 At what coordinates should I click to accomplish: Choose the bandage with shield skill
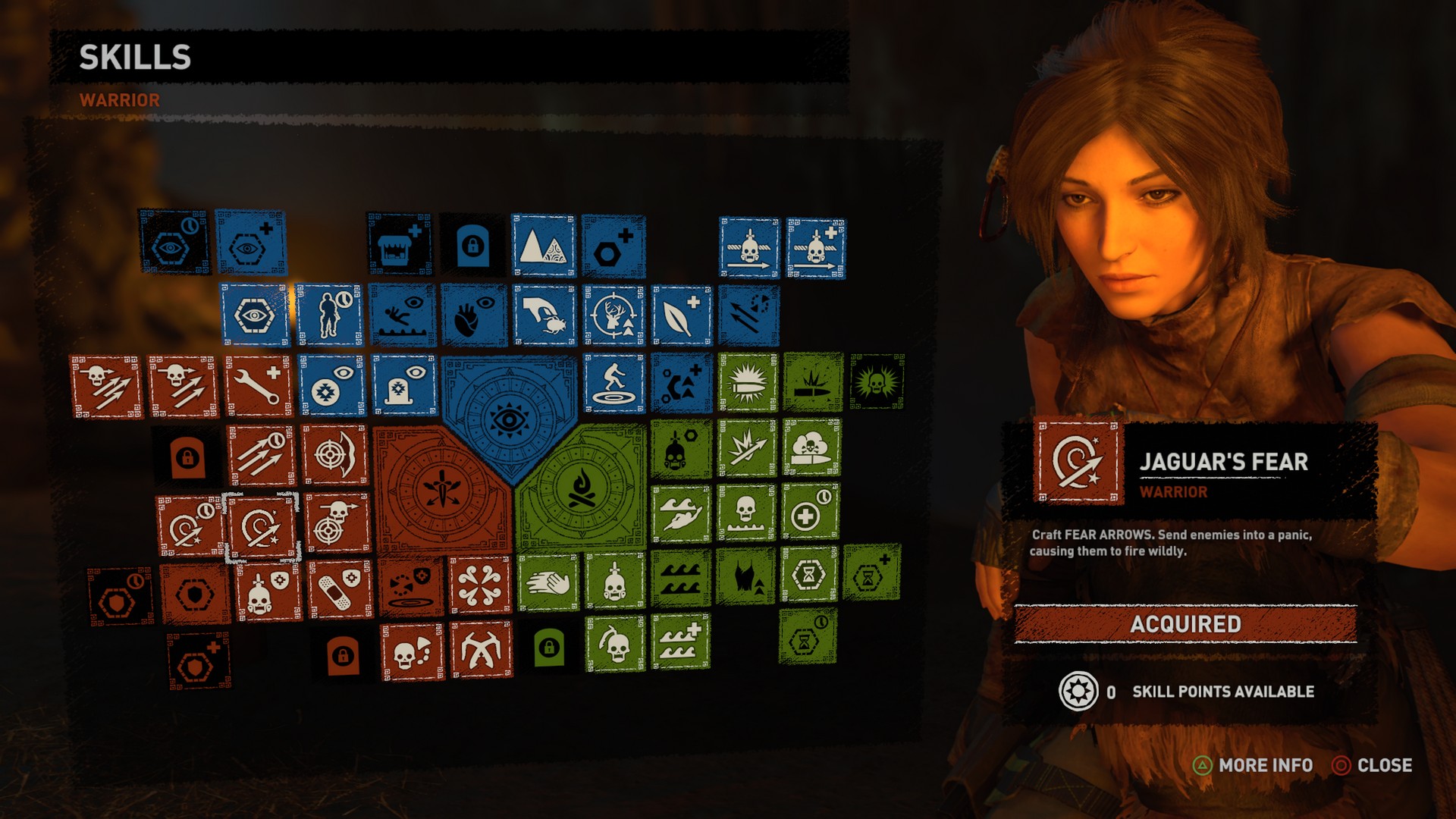pos(340,590)
